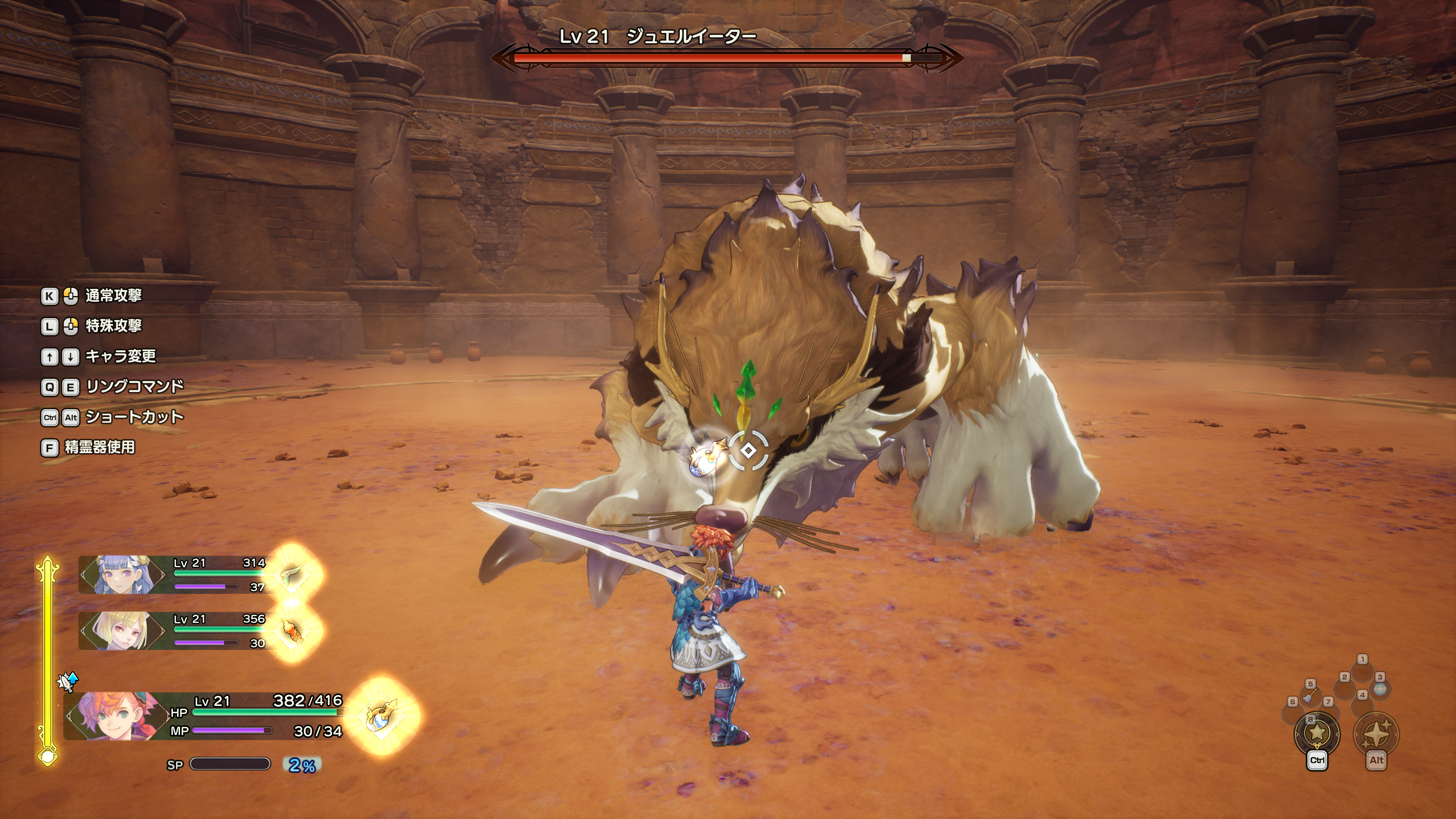This screenshot has width=1456, height=819.
Task: Activate the flame torch elemental vessel icon
Action: [292, 631]
